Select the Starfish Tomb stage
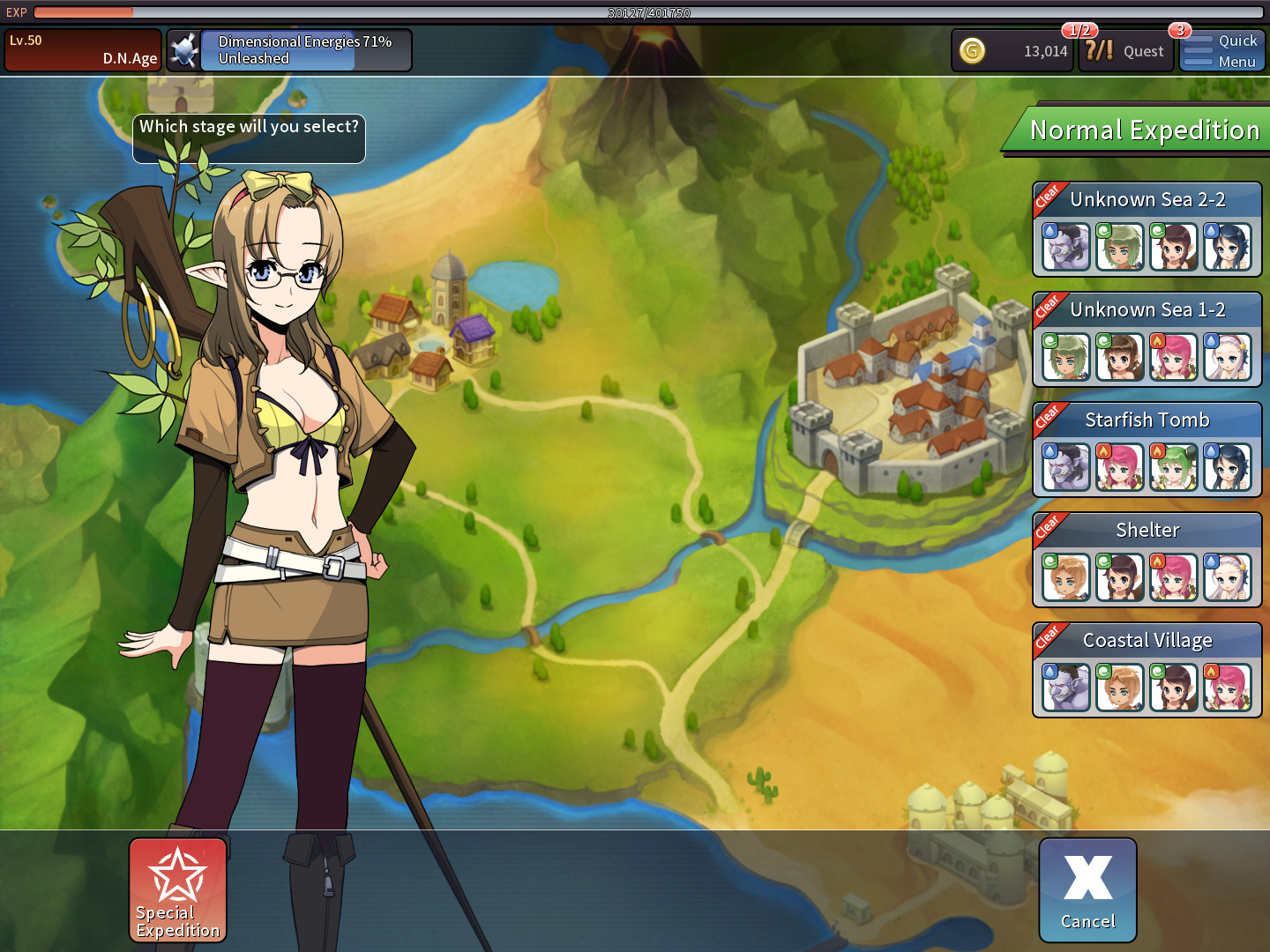The height and width of the screenshot is (952, 1270). [1147, 420]
